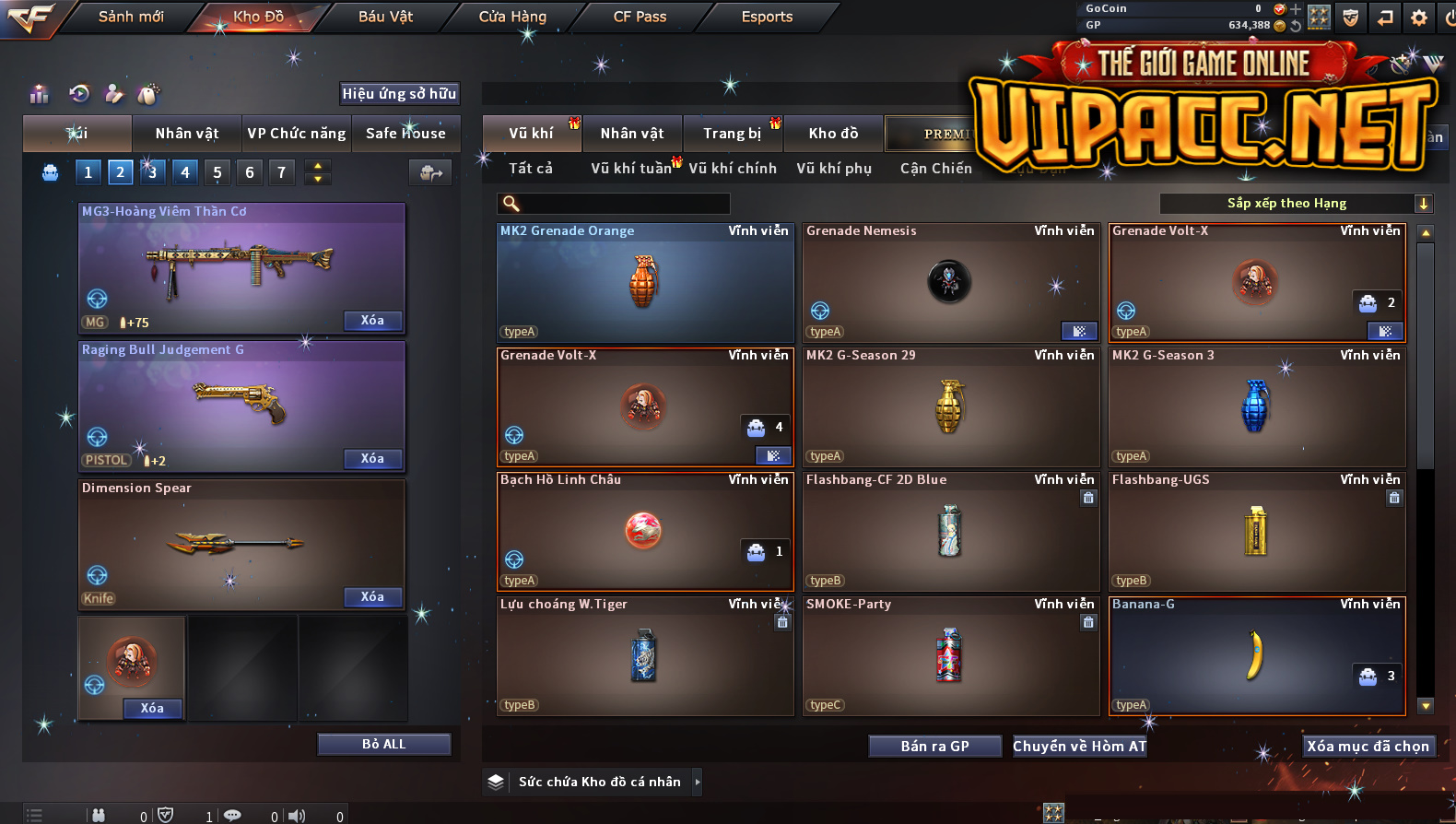This screenshot has width=1456, height=824.
Task: Choose the Banana-G item
Action: (x=1256, y=655)
